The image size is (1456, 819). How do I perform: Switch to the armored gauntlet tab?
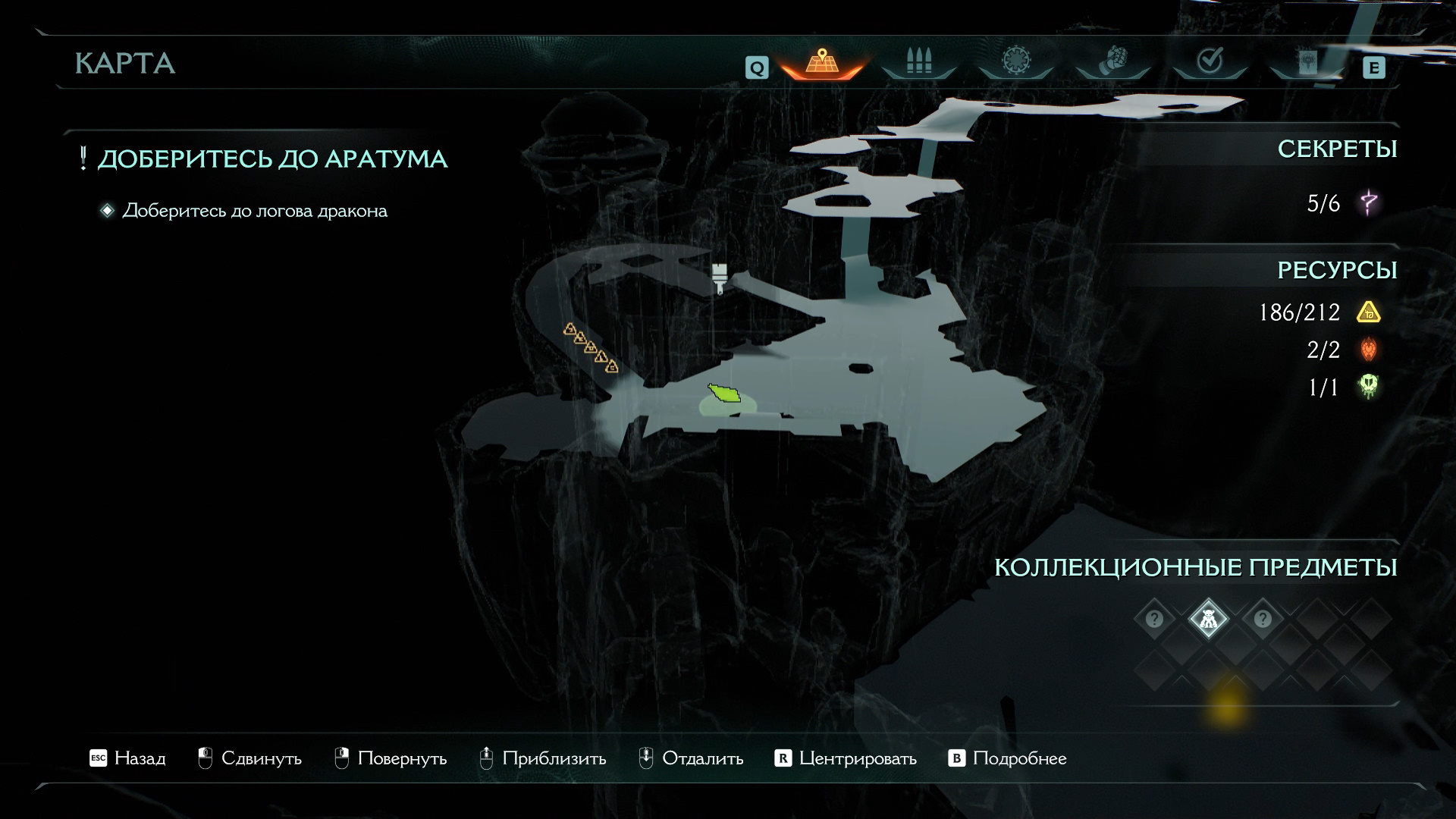pyautogui.click(x=1112, y=62)
